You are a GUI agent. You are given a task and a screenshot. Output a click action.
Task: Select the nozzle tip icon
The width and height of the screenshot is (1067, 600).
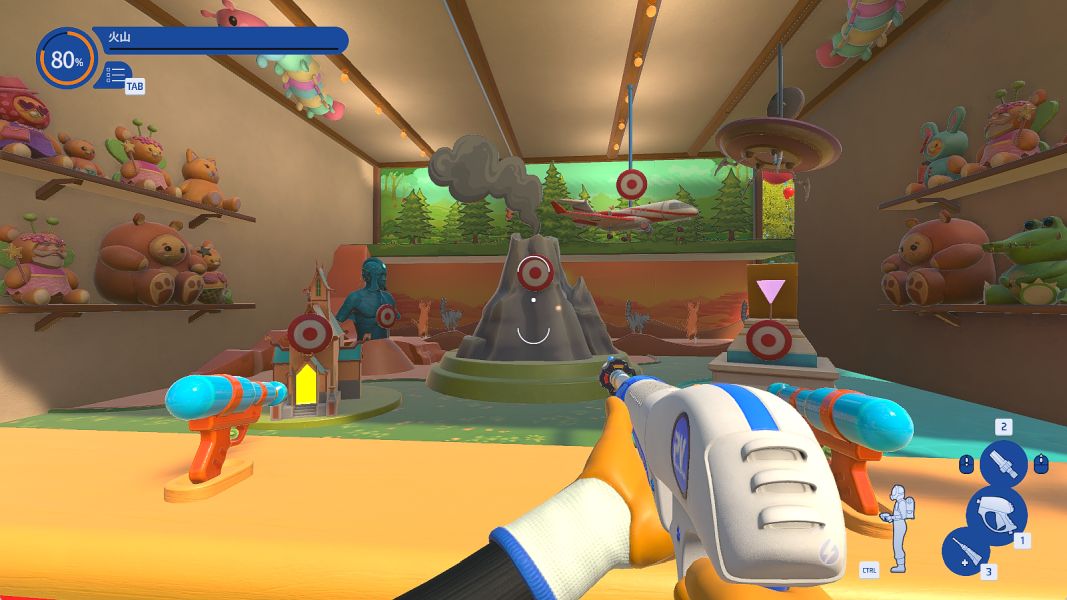click(1003, 464)
